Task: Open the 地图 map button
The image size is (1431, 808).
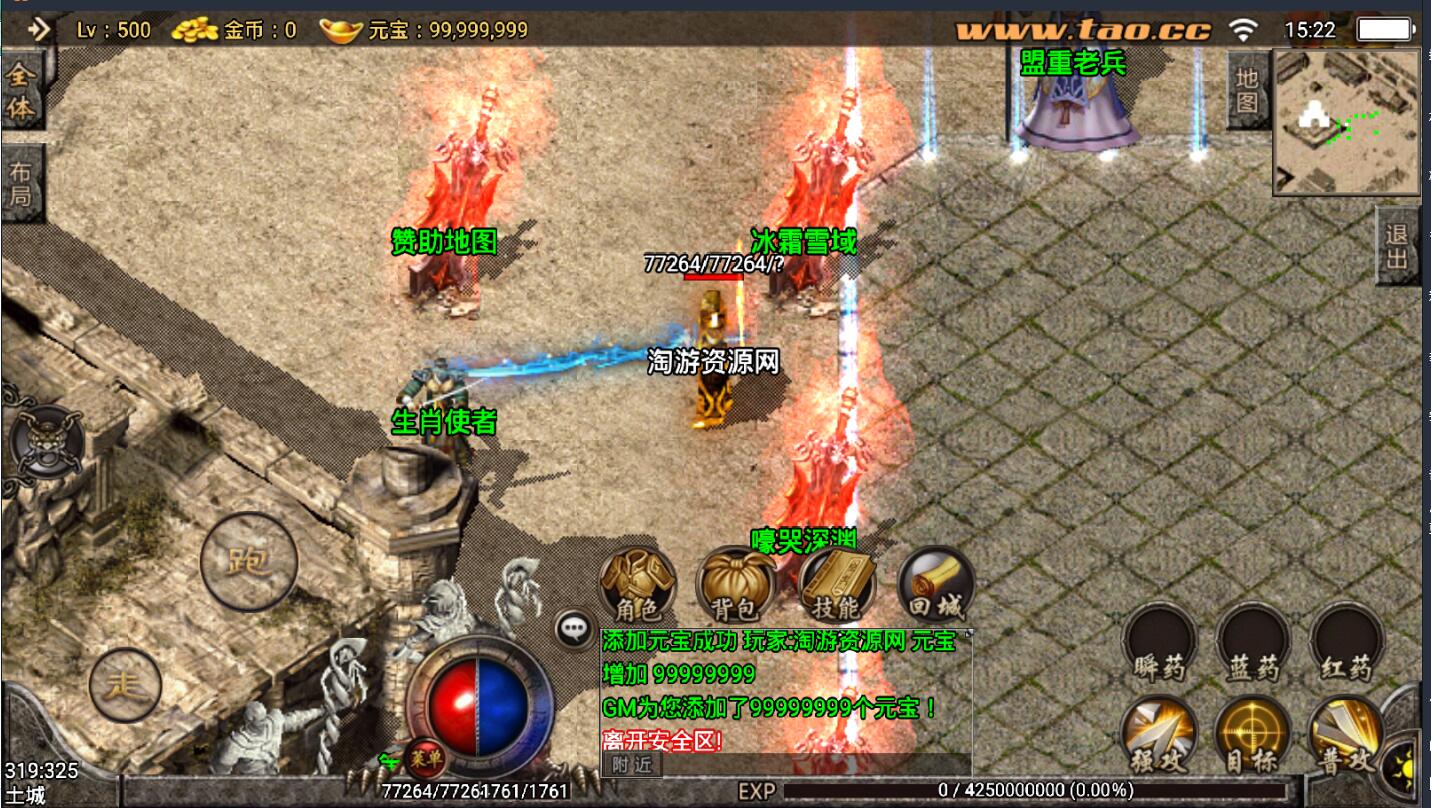Action: 1246,90
